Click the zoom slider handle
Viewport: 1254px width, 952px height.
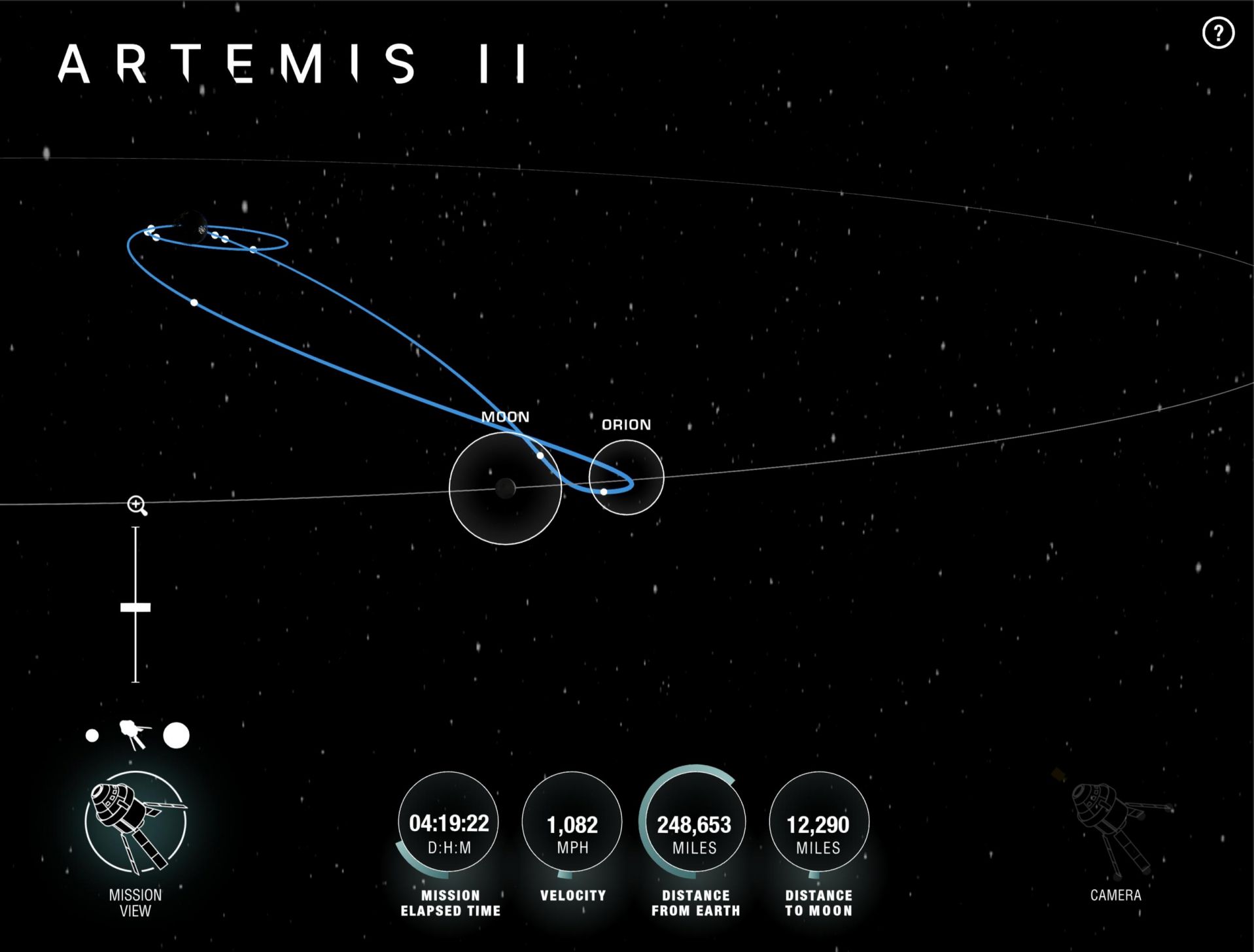pos(135,607)
